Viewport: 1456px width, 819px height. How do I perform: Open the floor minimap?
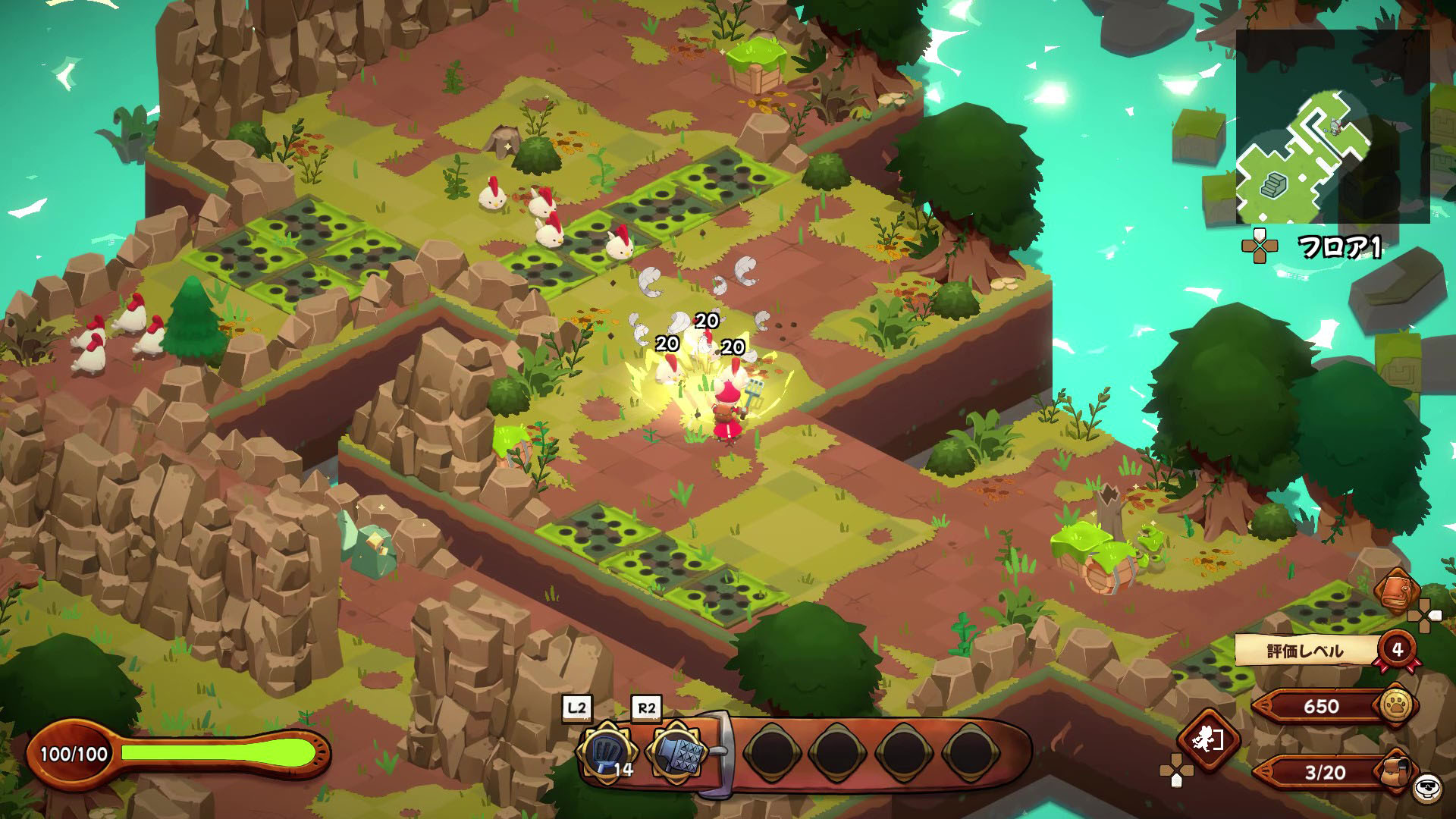click(1332, 127)
